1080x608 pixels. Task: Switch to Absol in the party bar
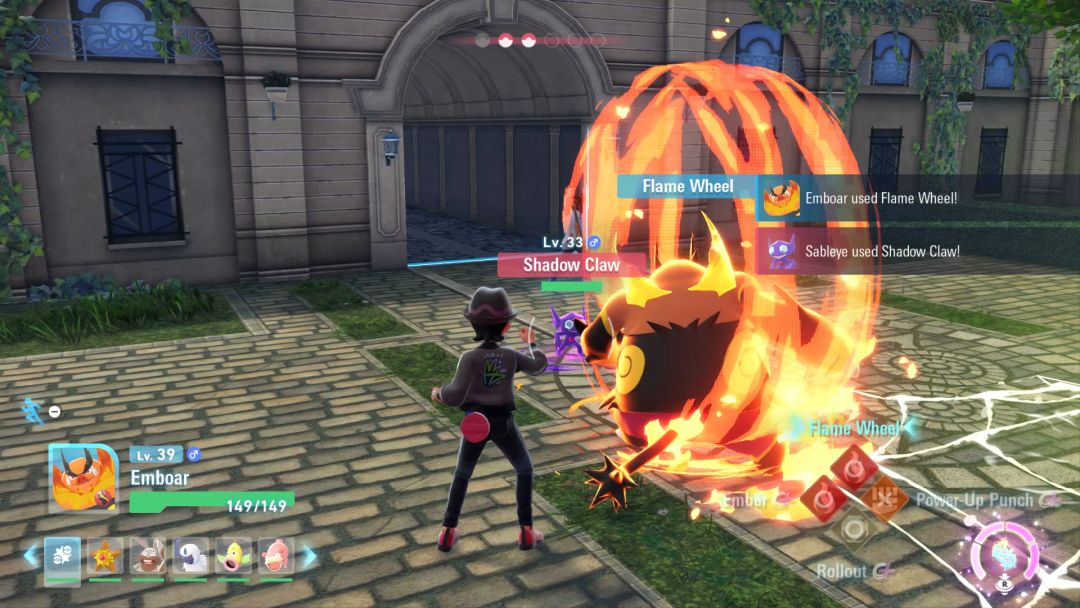pos(191,555)
